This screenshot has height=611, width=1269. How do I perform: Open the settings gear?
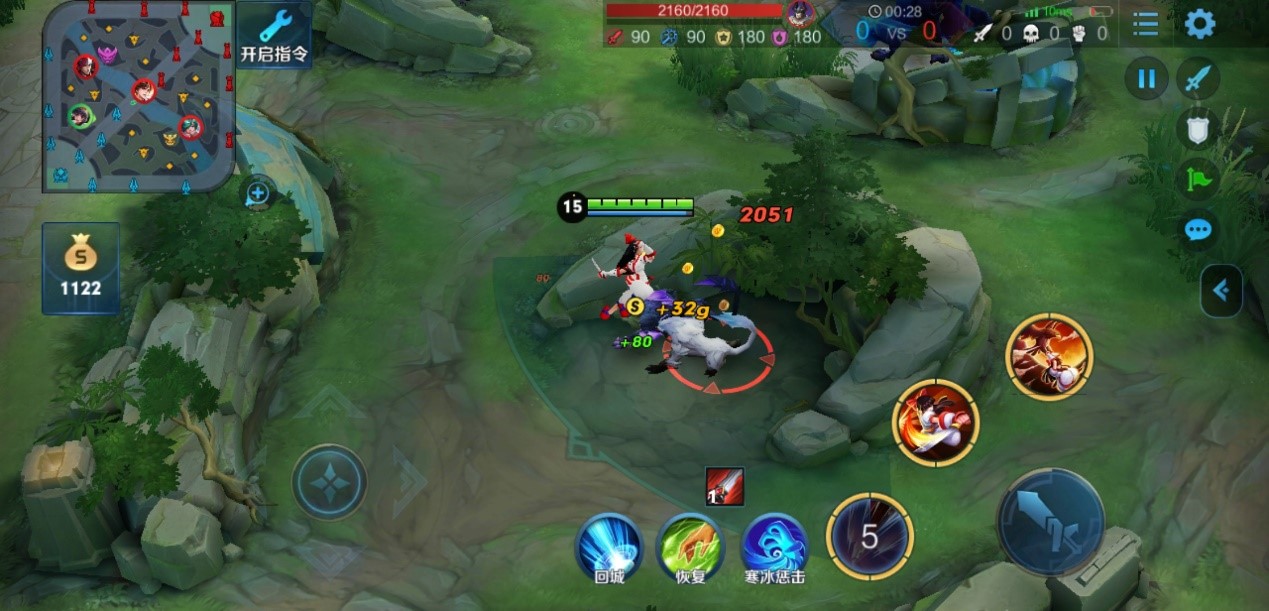pyautogui.click(x=1199, y=24)
